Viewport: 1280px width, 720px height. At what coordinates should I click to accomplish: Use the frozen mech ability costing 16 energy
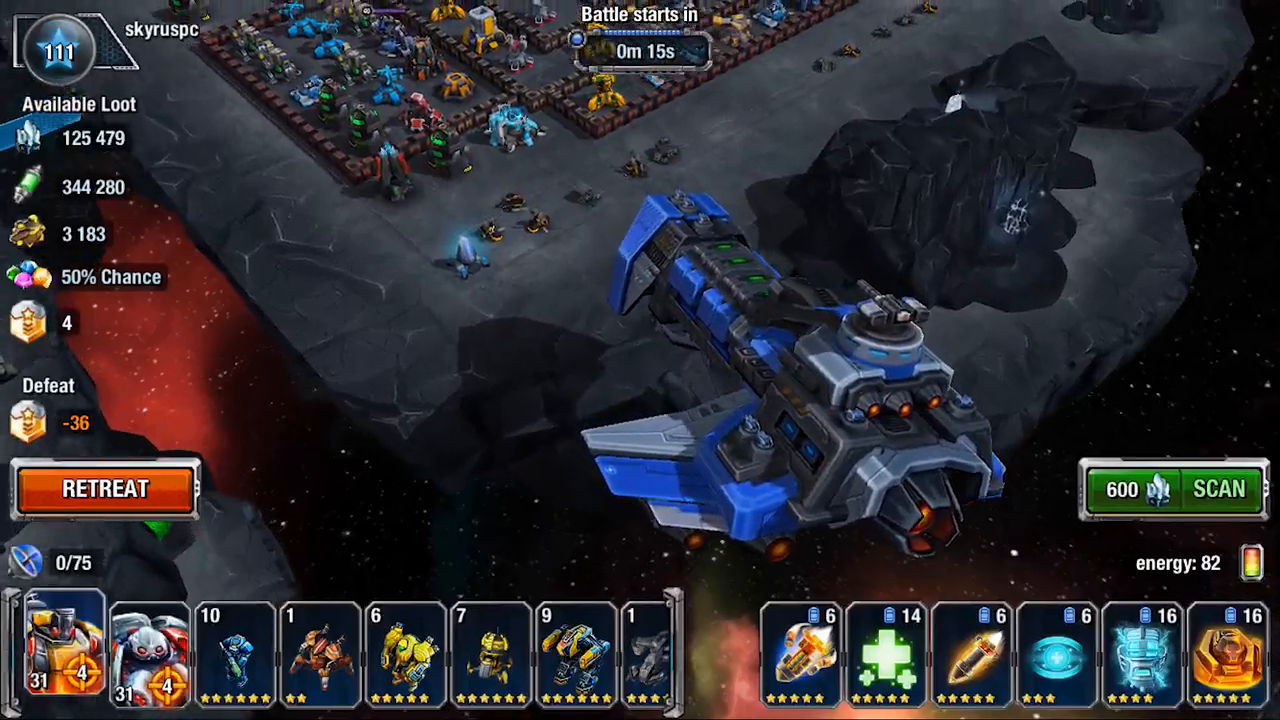(1143, 655)
